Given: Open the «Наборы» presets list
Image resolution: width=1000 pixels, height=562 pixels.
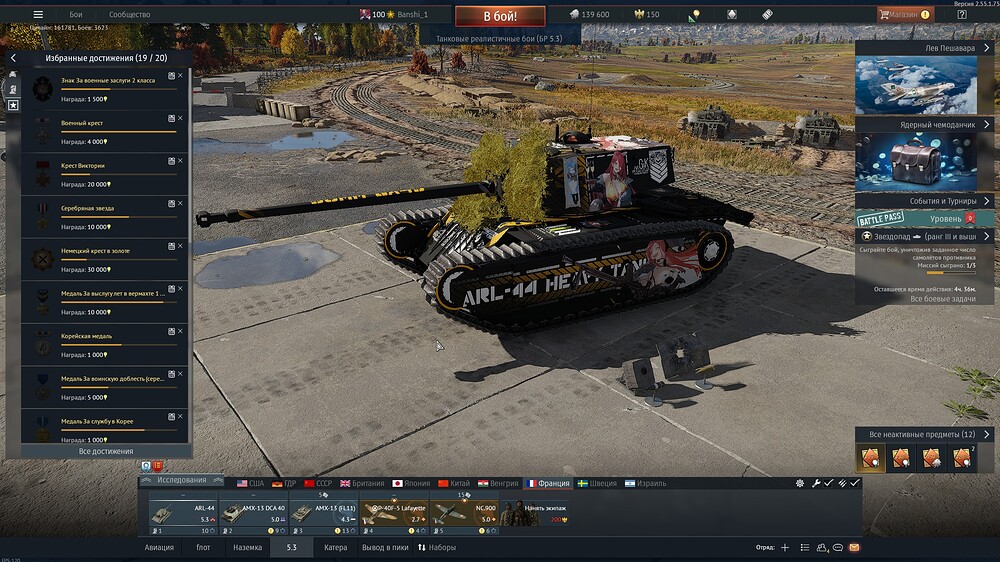Looking at the screenshot, I should (437, 548).
